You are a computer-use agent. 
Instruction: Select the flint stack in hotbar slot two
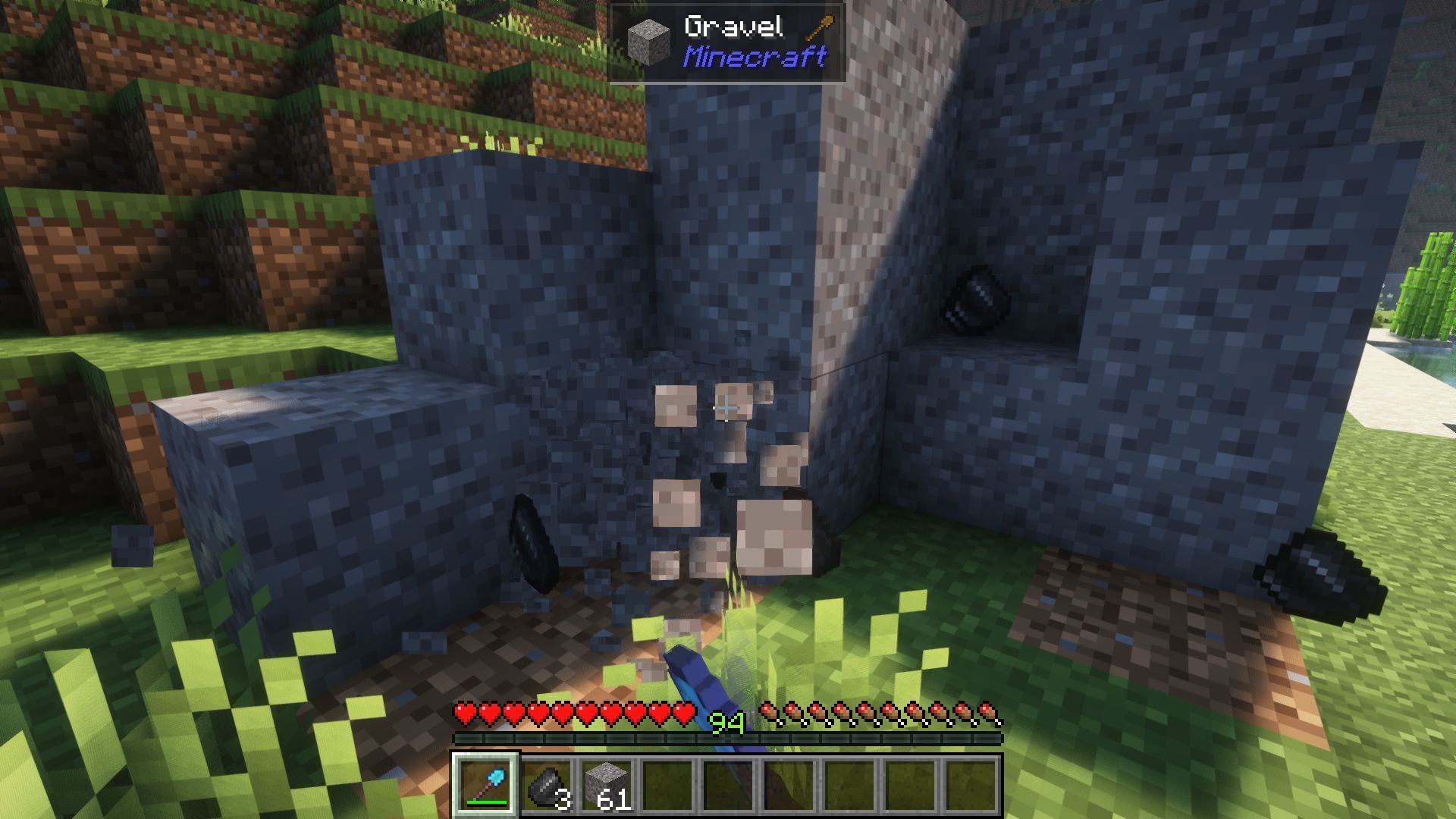548,785
